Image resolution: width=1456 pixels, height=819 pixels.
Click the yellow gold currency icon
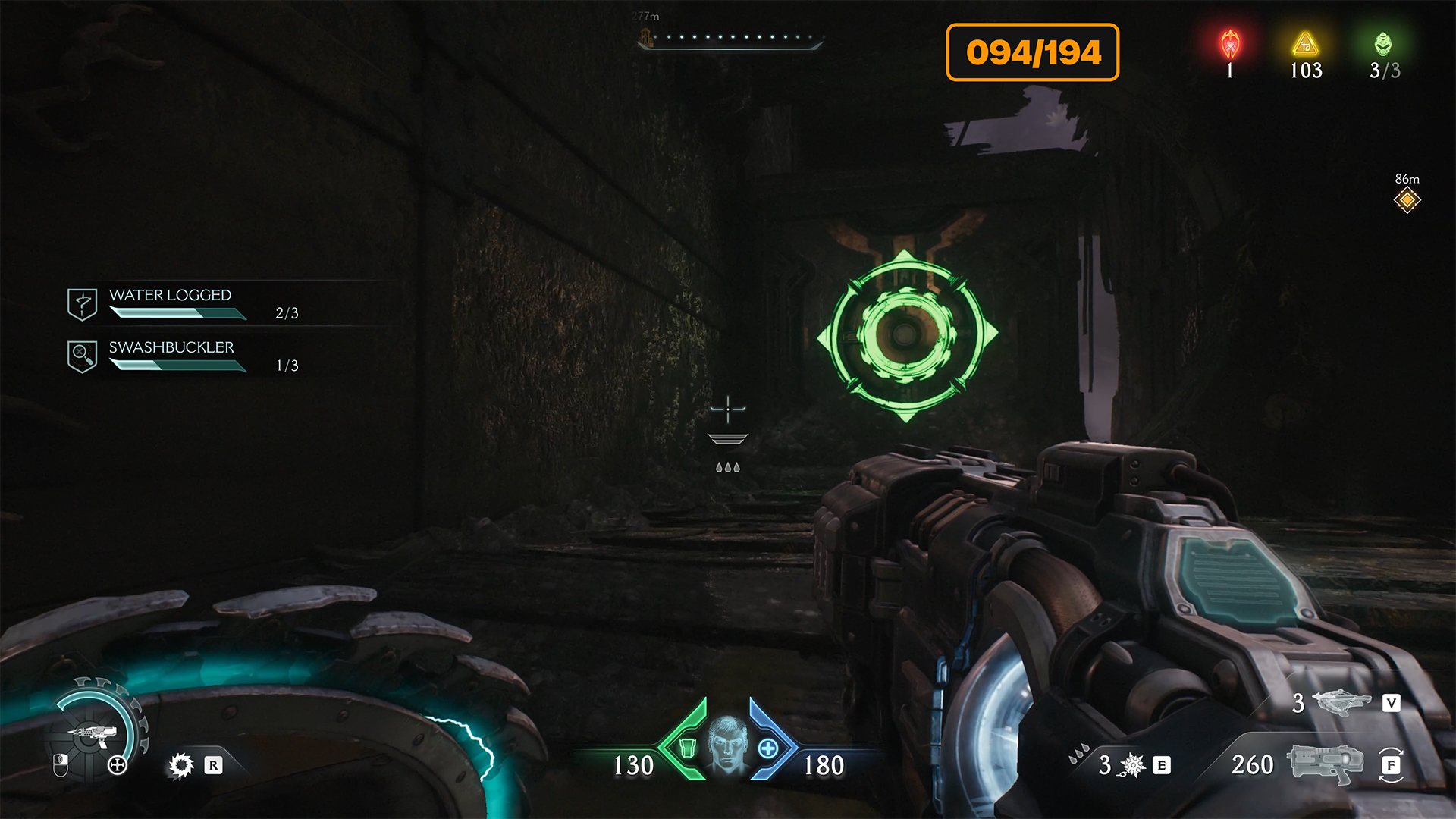1305,45
